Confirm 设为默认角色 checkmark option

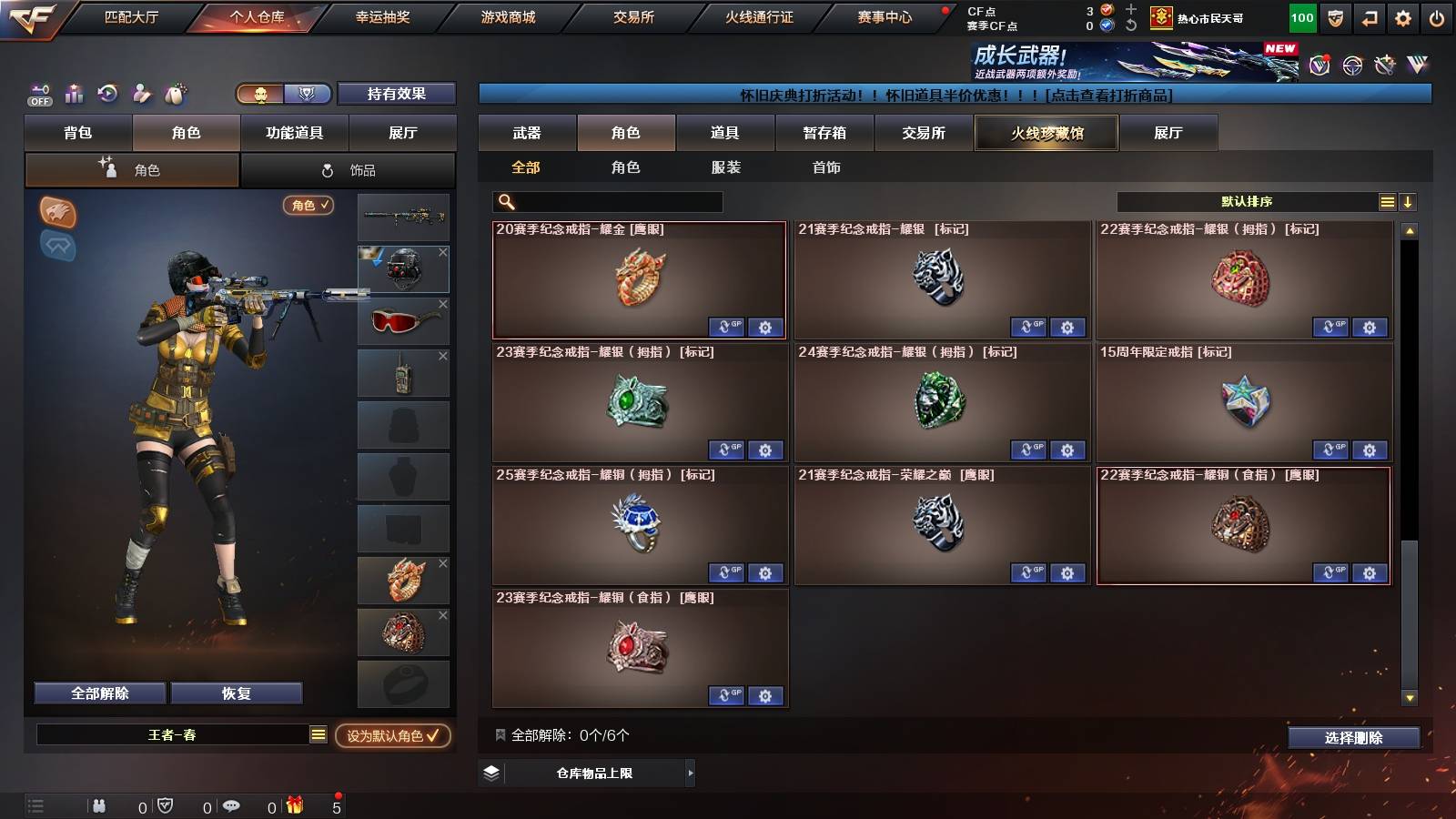coord(393,737)
